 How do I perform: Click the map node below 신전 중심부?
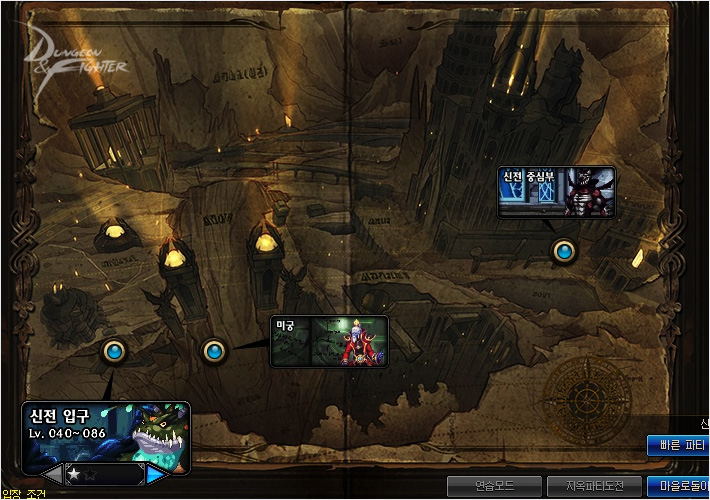(x=564, y=251)
